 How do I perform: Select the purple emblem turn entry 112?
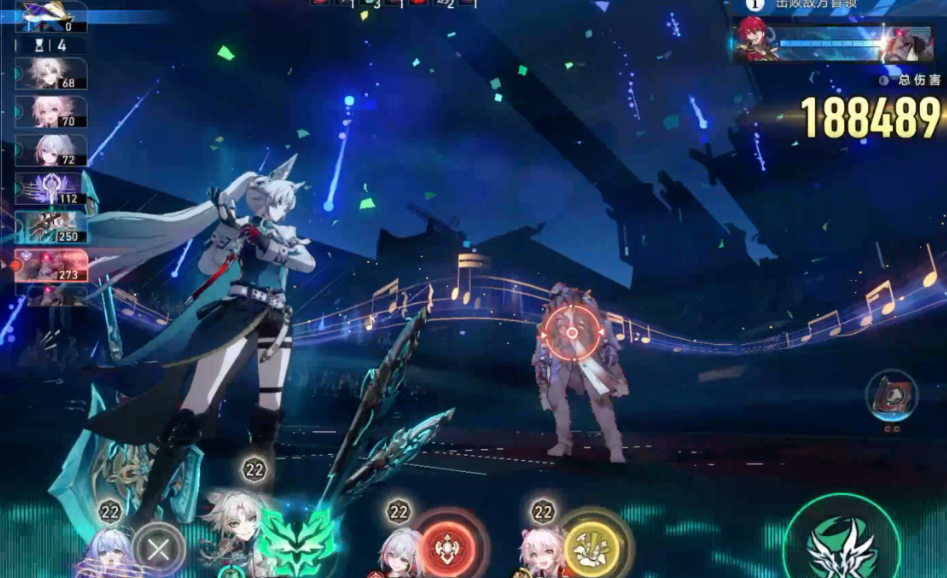[50, 188]
